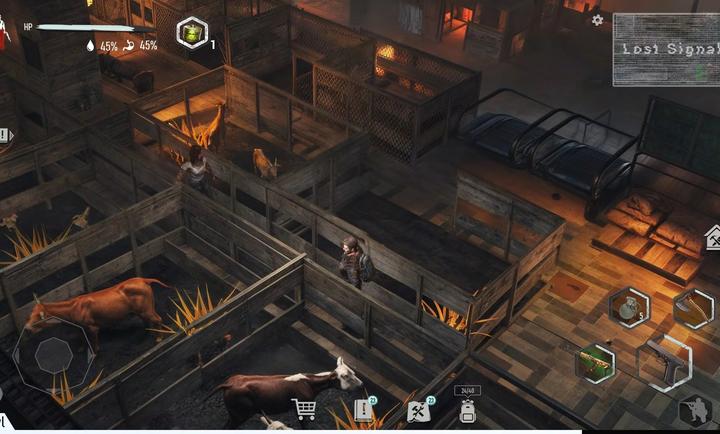This screenshot has width=720, height=434.
Task: Tap the virtual movement joystick
Action: click(x=53, y=356)
